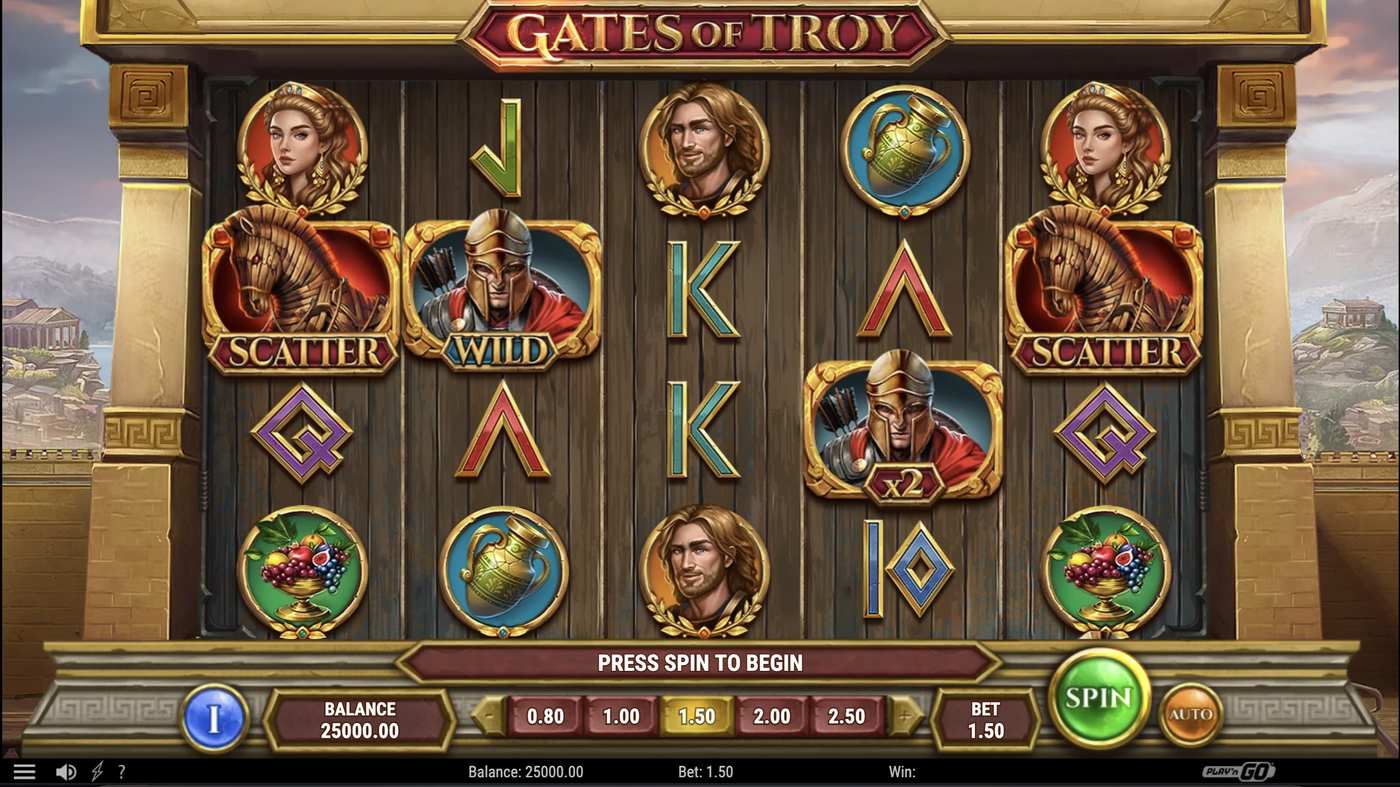
Task: Open the hamburger game menu
Action: coord(24,770)
